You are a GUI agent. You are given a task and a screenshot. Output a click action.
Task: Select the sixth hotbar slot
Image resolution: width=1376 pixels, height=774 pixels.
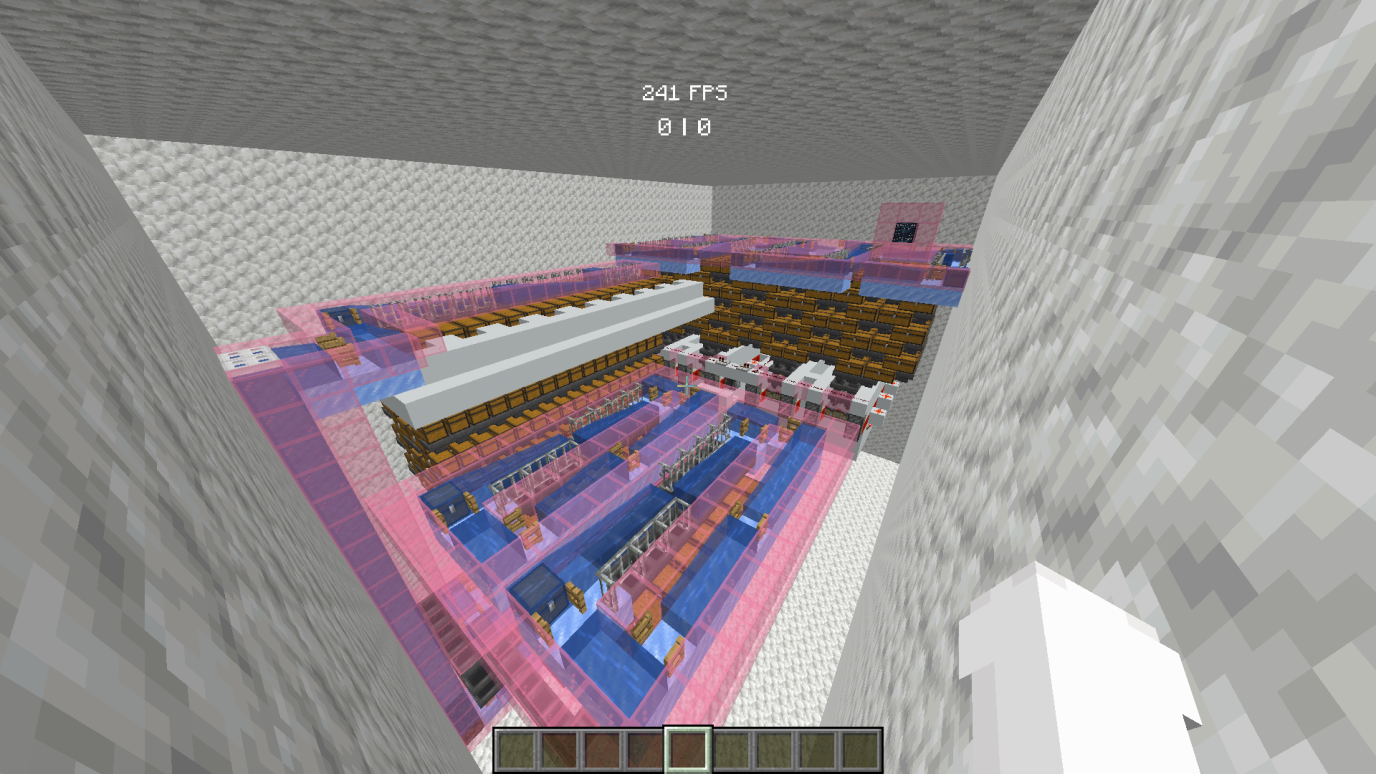pyautogui.click(x=733, y=750)
